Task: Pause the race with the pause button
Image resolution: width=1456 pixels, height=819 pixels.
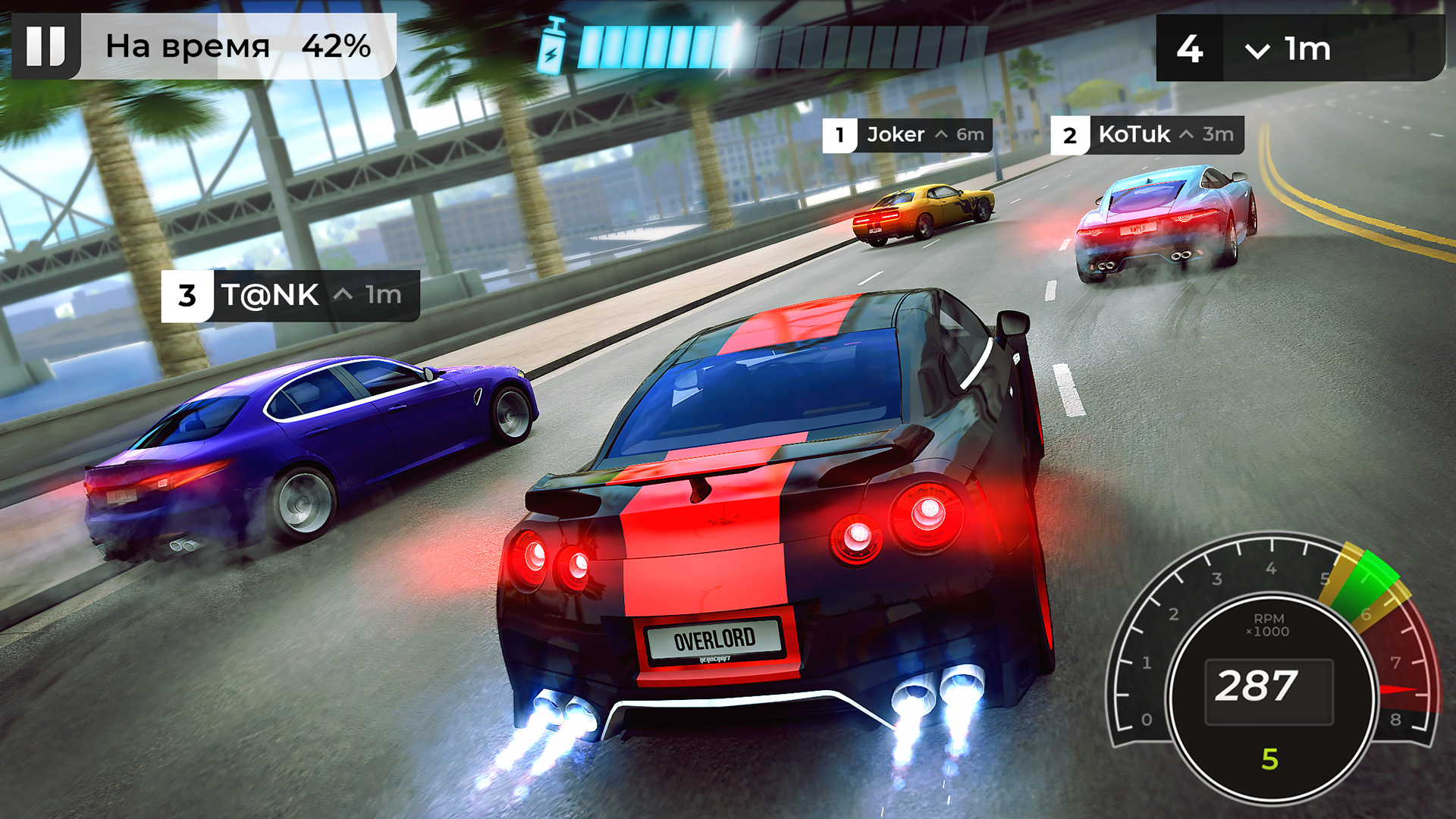Action: tap(46, 46)
